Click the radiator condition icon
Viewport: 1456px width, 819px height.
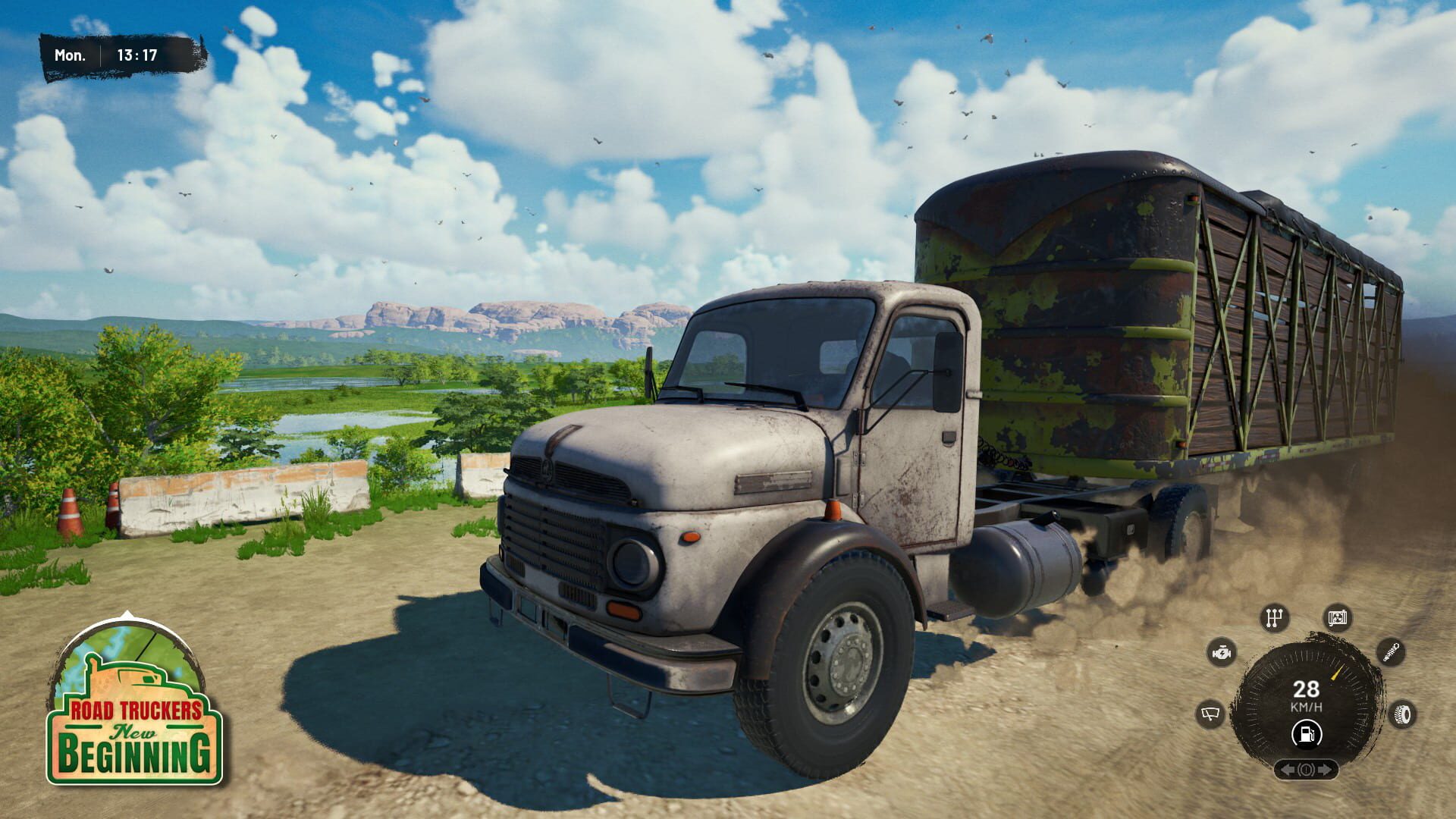coord(1338,618)
